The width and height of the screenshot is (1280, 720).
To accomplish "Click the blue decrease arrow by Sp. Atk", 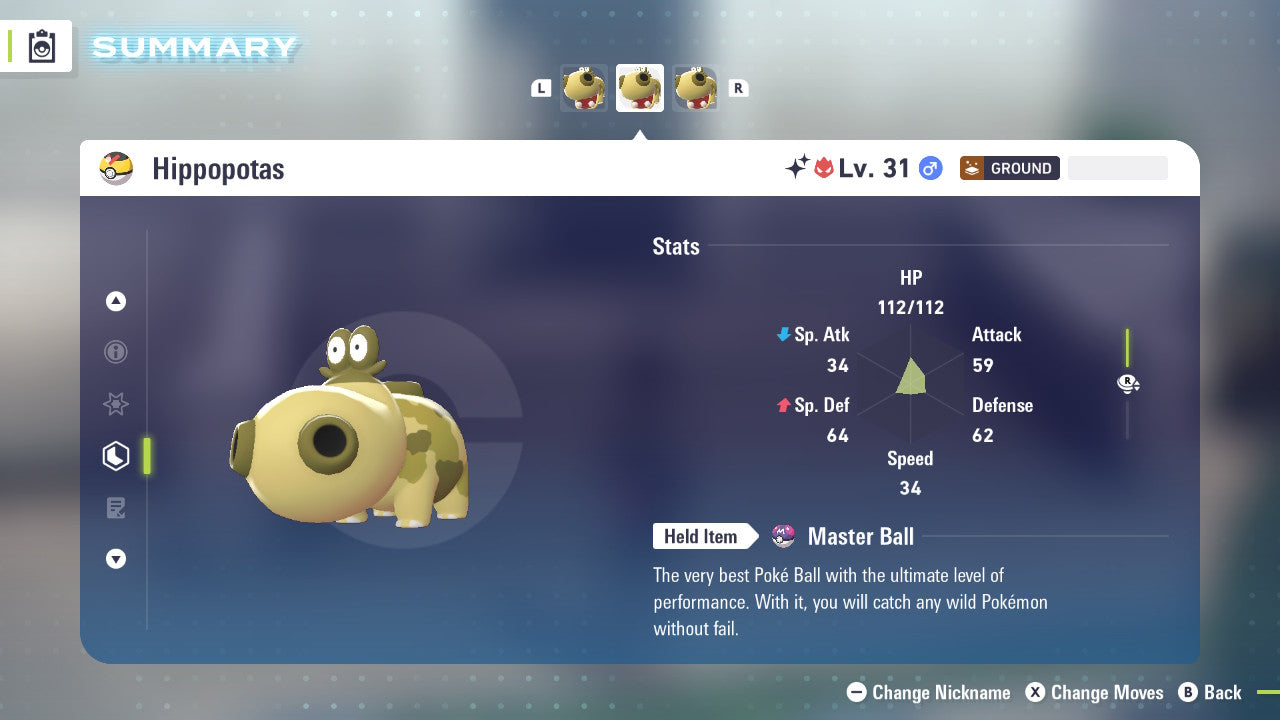I will click(x=782, y=334).
